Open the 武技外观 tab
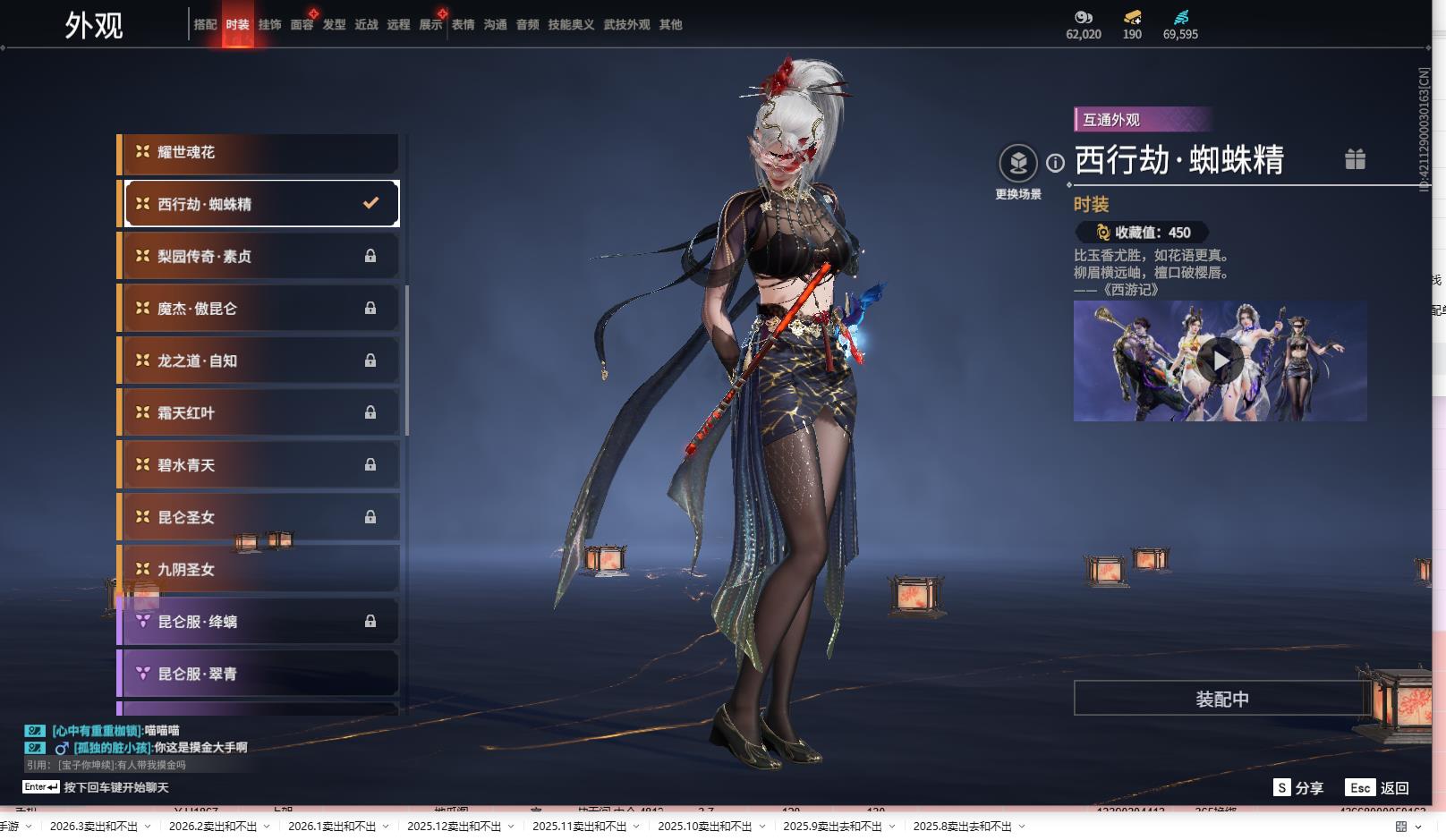Screen dimensions: 1446x840 [626, 25]
